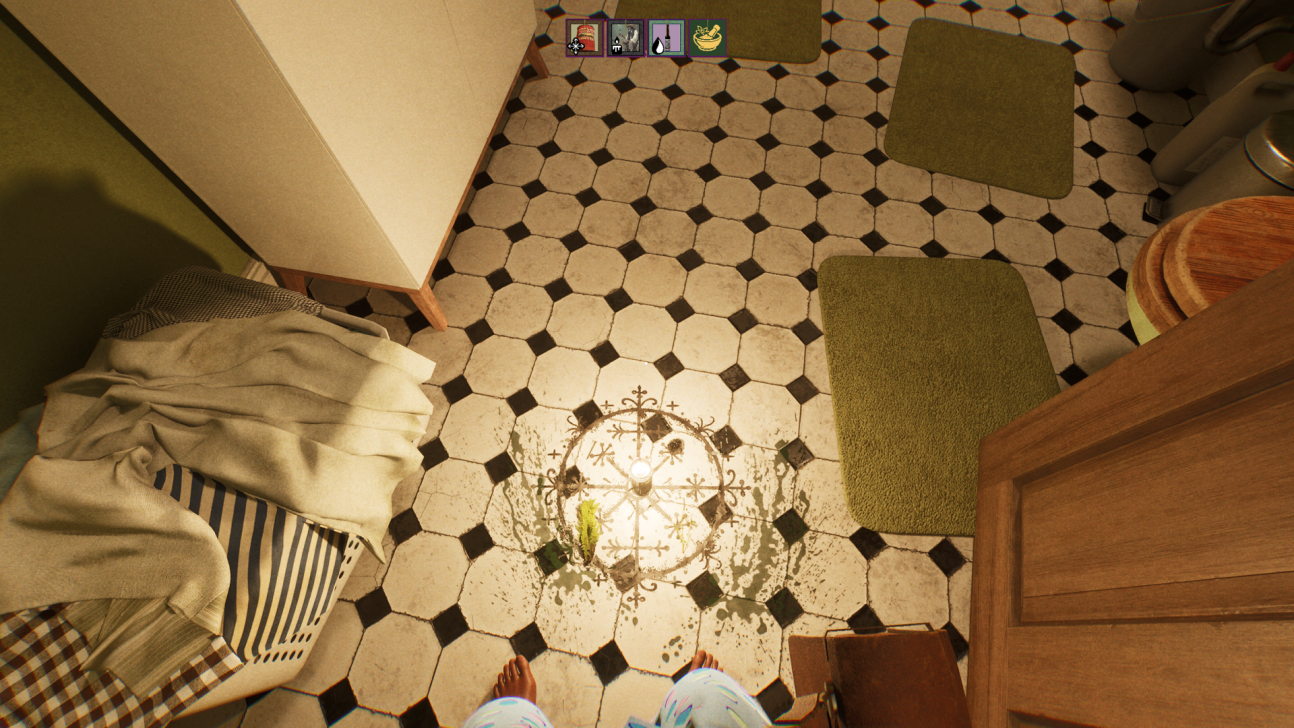
Task: Click the green mortar bowl icon
Action: [x=707, y=40]
